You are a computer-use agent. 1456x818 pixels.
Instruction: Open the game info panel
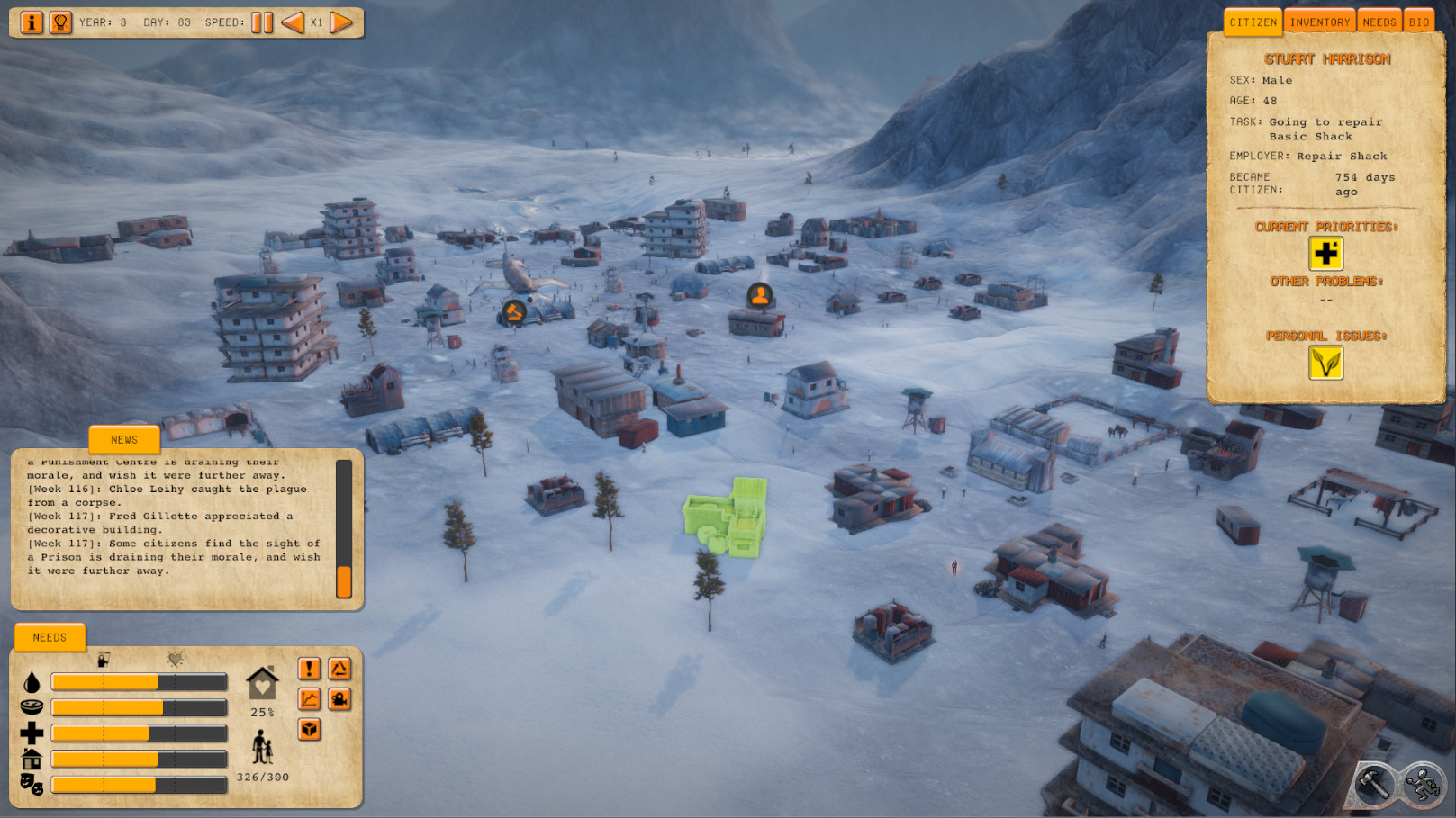click(x=32, y=22)
